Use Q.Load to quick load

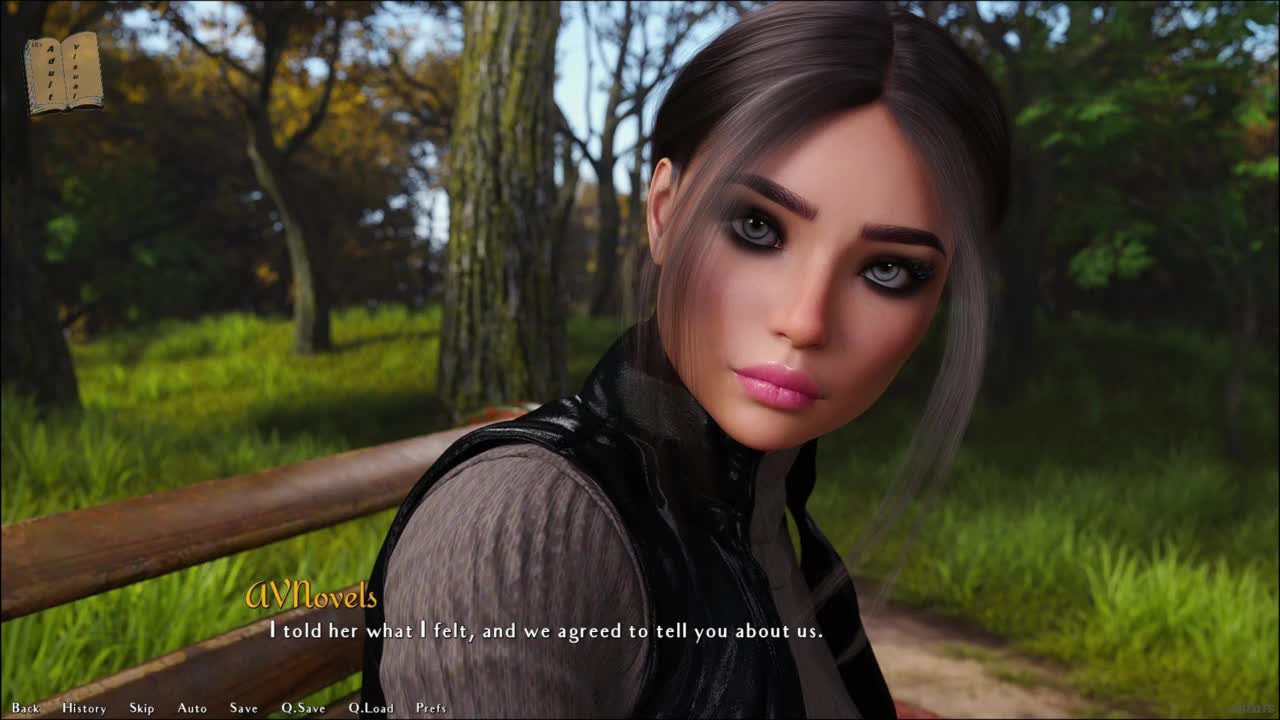point(371,708)
